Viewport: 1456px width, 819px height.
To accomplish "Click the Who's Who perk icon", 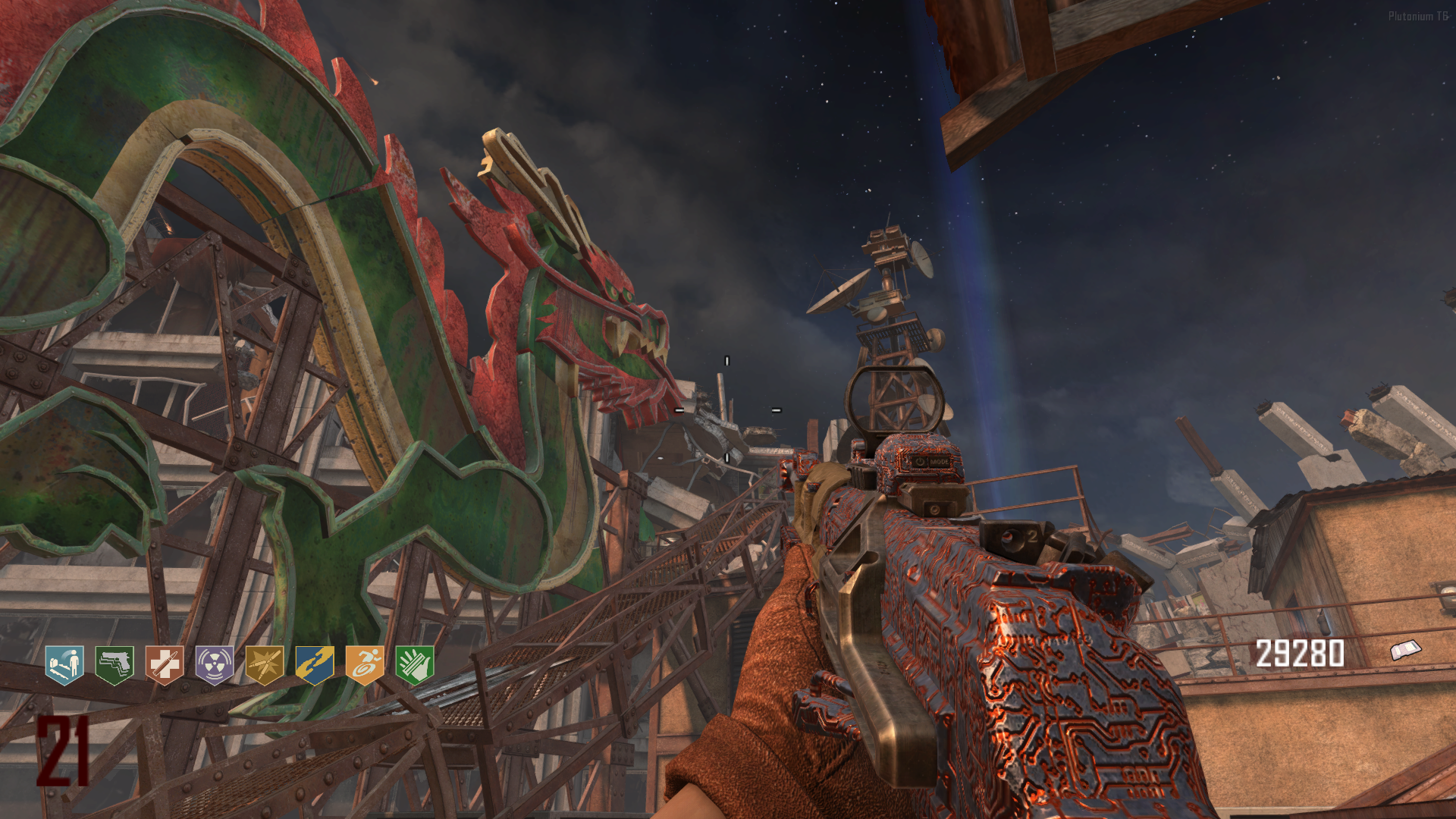I will click(64, 665).
